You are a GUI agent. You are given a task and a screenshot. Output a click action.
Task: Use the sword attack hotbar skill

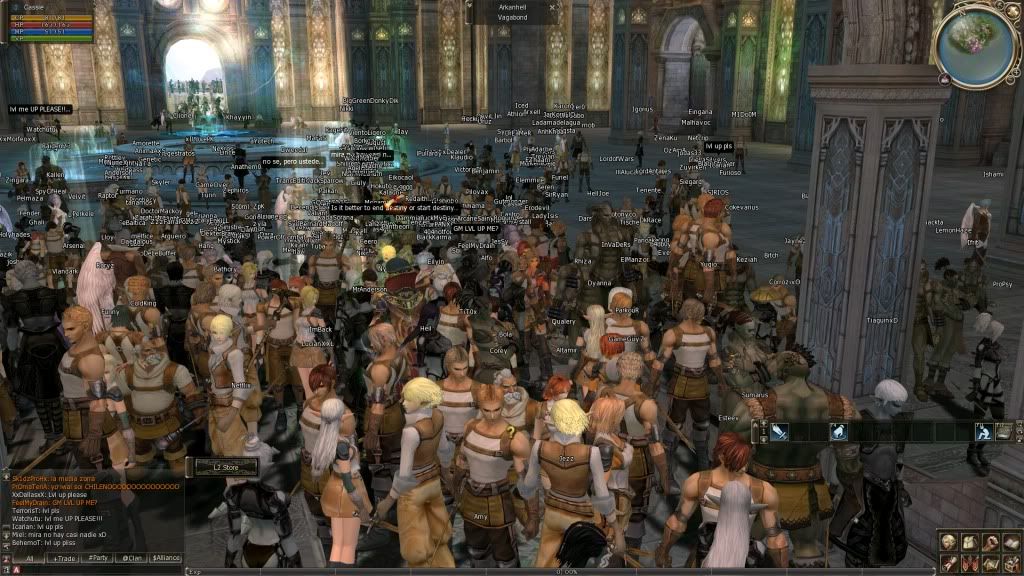[779, 432]
